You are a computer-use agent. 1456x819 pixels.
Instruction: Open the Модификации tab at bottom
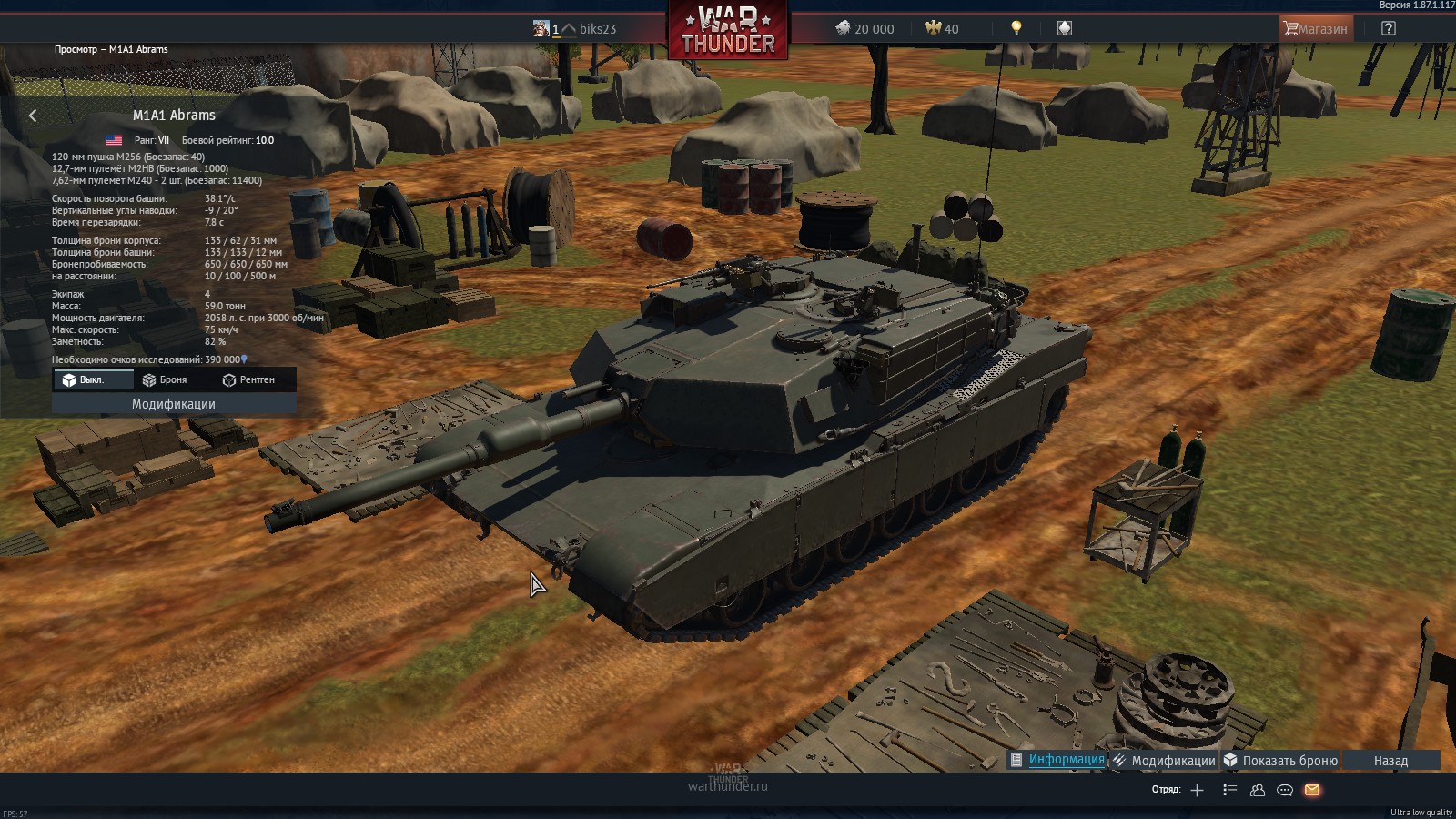[1173, 759]
